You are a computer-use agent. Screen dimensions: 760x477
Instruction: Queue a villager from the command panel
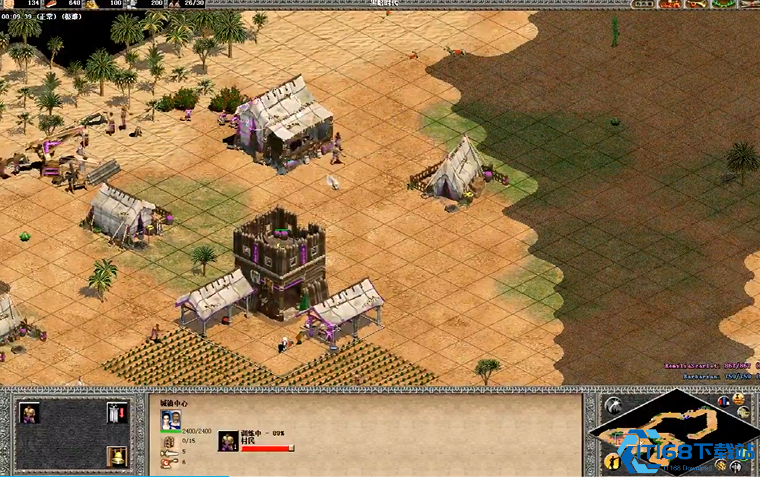point(30,413)
